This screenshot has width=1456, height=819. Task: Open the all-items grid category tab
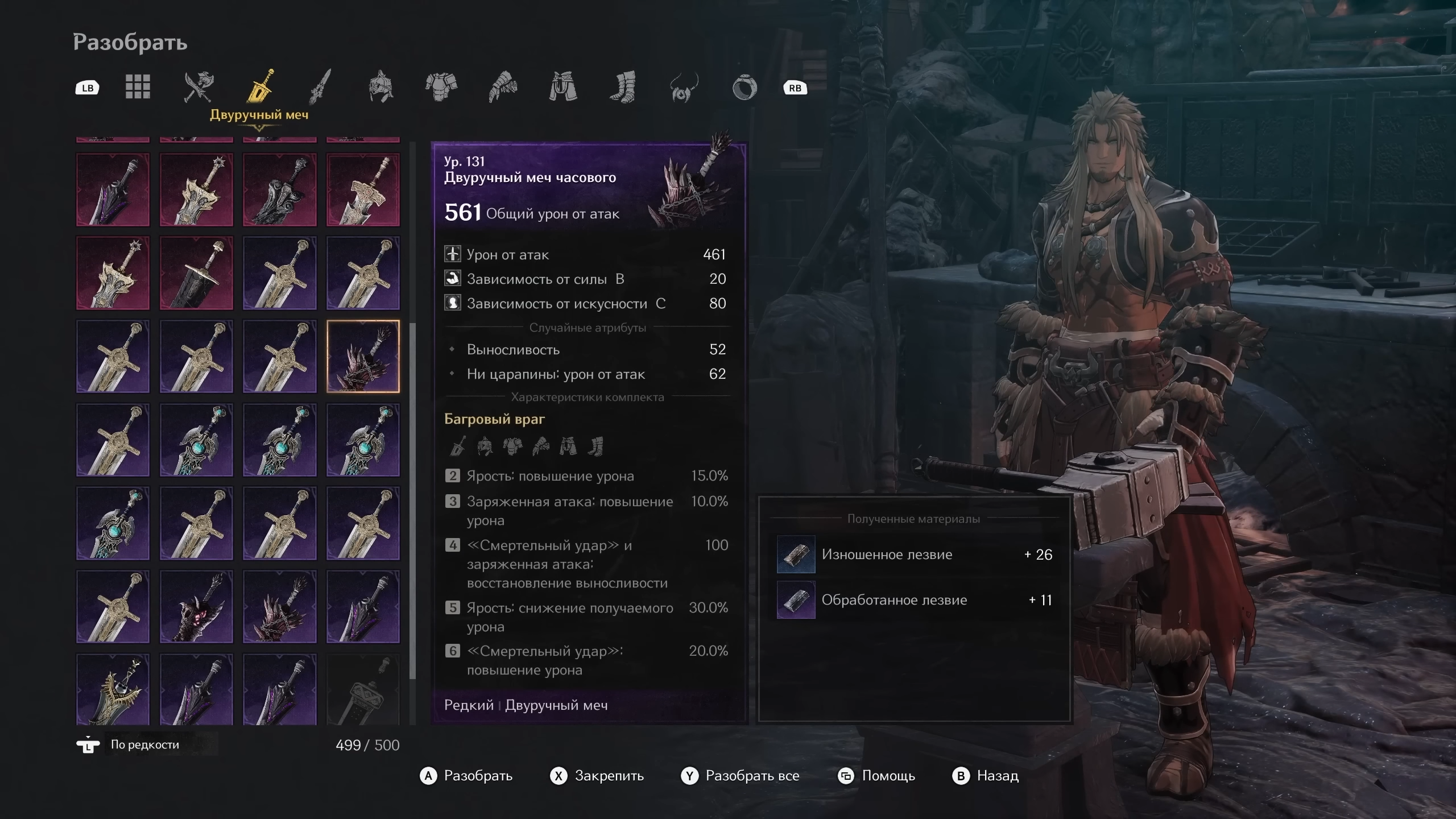pyautogui.click(x=138, y=87)
